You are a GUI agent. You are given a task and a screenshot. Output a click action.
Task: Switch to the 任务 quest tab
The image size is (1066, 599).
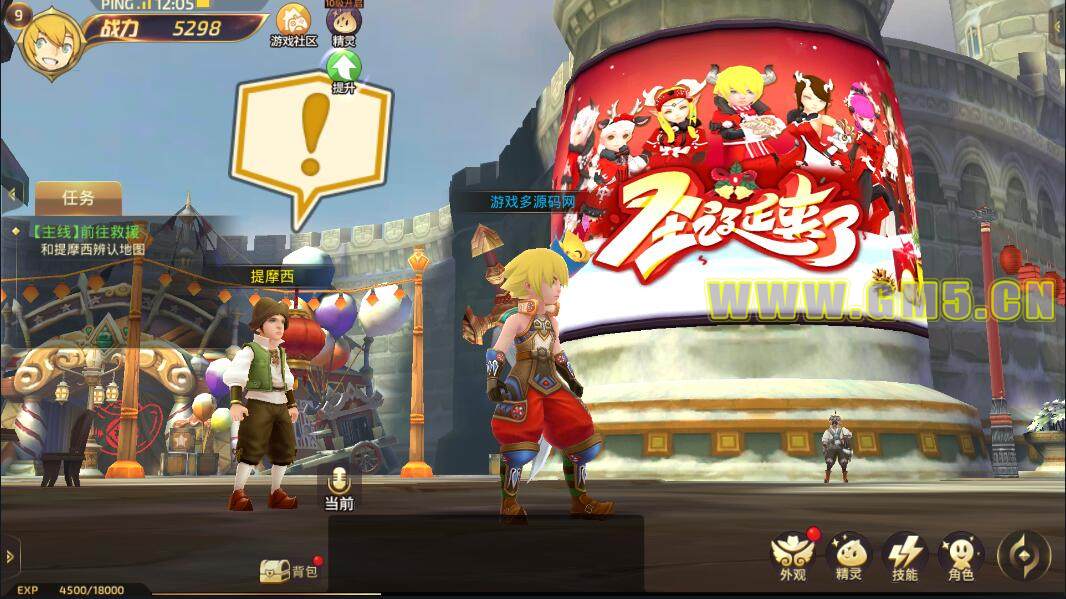tap(78, 198)
